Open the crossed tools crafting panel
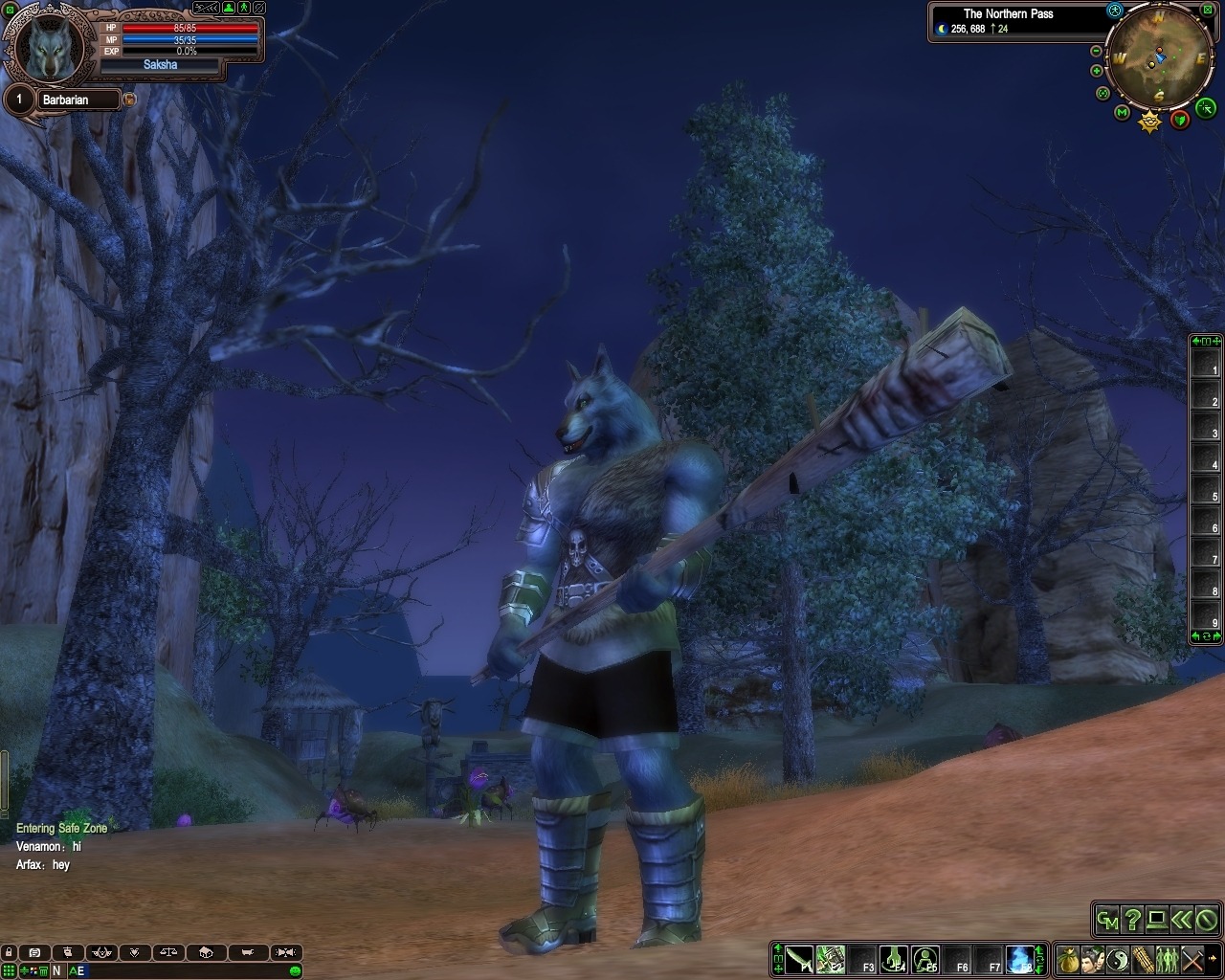 (1192, 958)
